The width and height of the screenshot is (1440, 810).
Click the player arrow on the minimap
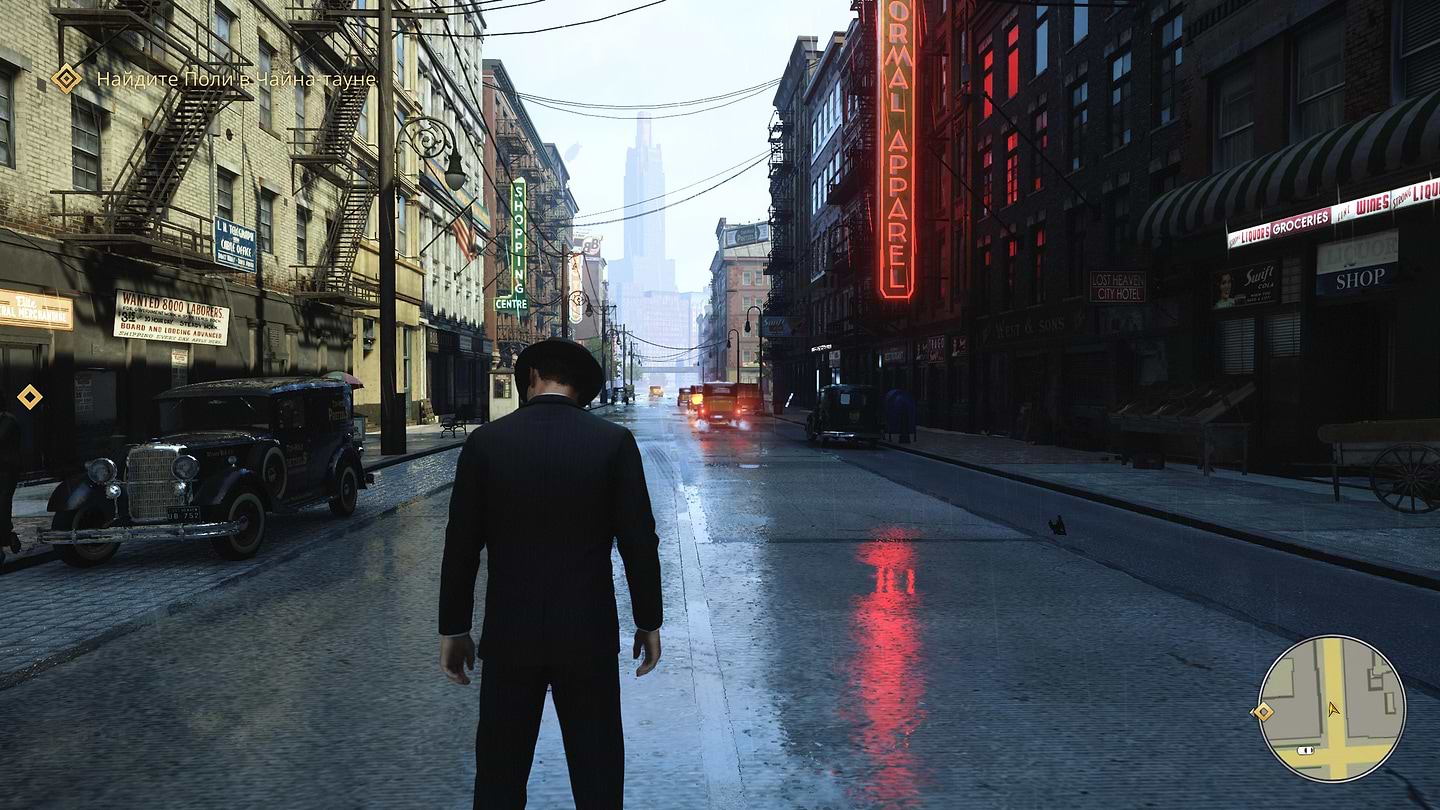point(1333,708)
